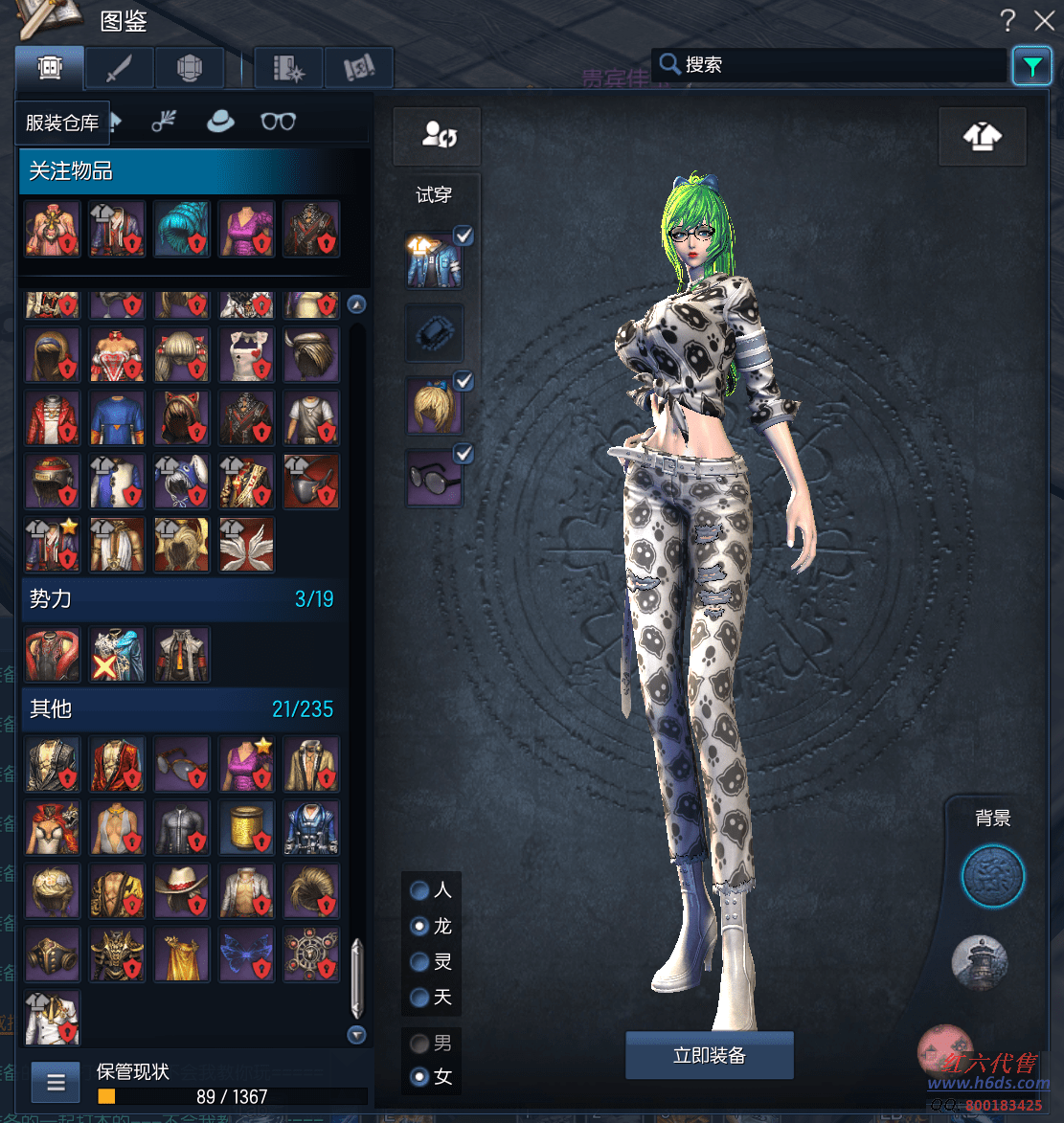Viewport: 1064px width, 1123px height.
Task: Uncheck the blonde hair try-on slot
Action: [463, 382]
